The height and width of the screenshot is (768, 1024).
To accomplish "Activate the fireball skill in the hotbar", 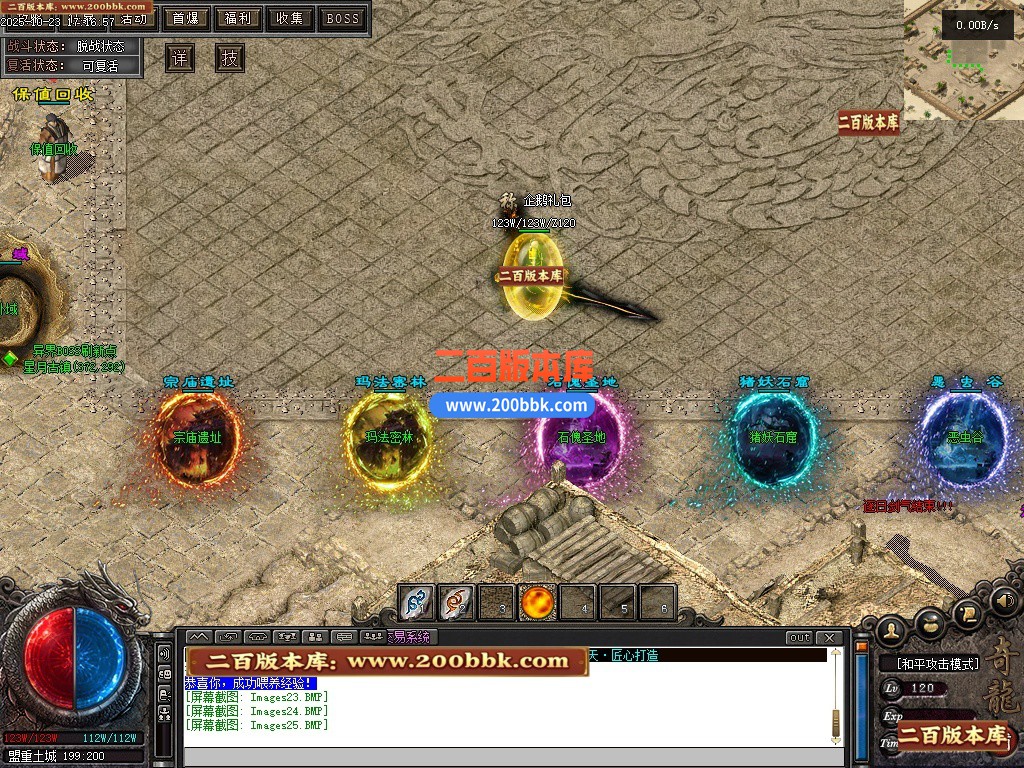I will point(538,602).
